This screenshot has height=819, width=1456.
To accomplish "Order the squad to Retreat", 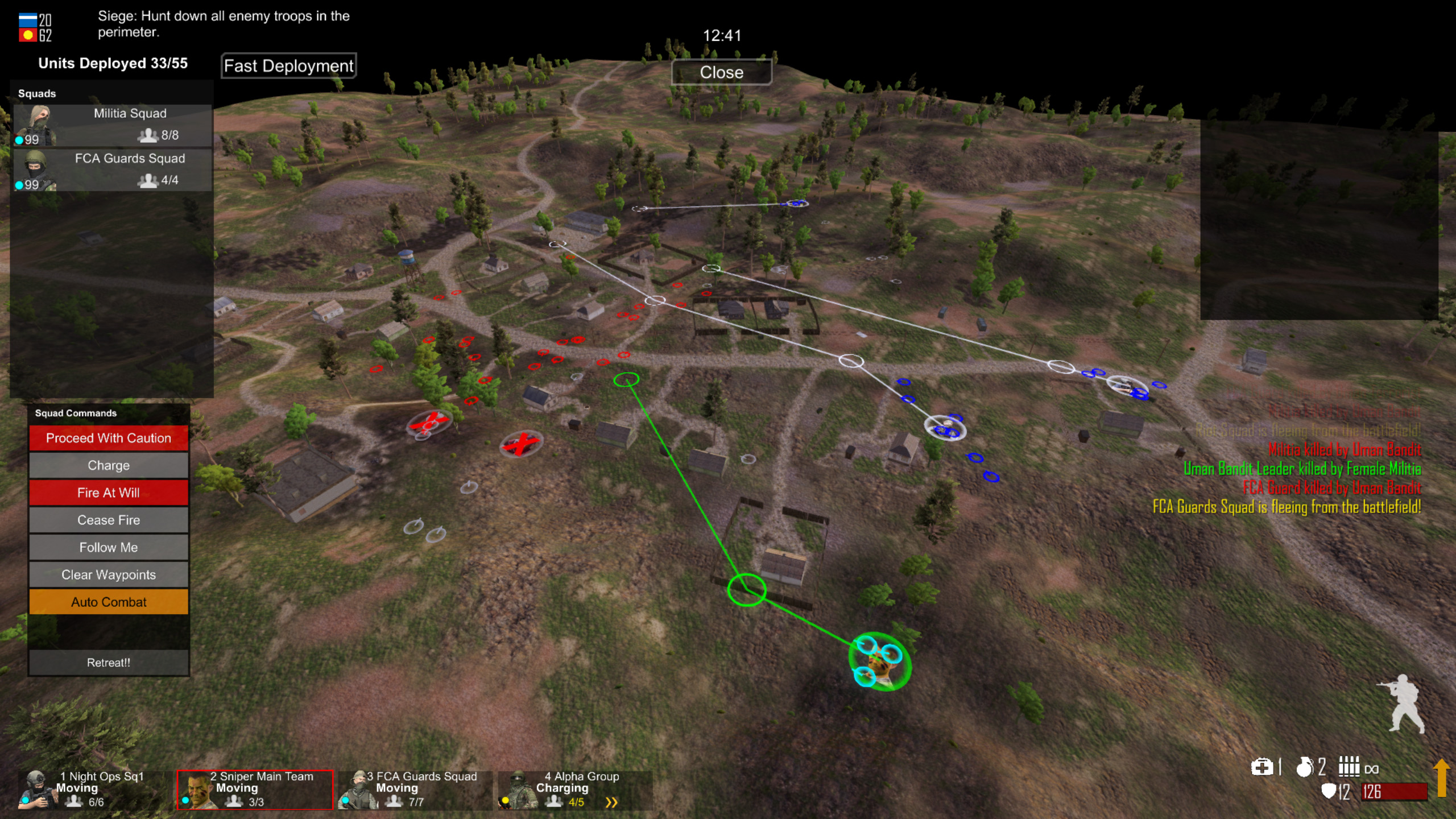I will [x=109, y=663].
